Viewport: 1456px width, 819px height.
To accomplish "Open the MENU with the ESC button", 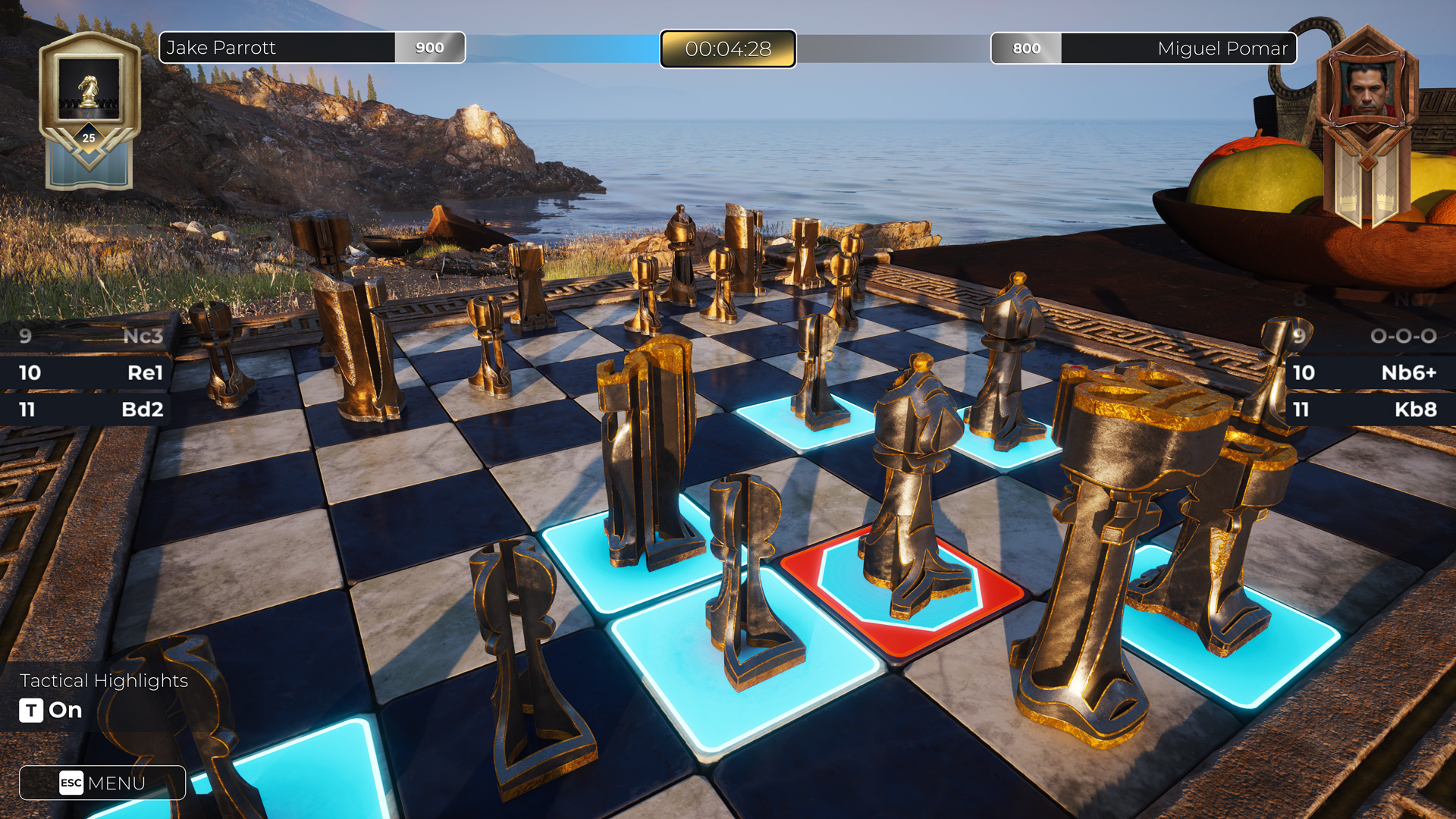I will (102, 783).
